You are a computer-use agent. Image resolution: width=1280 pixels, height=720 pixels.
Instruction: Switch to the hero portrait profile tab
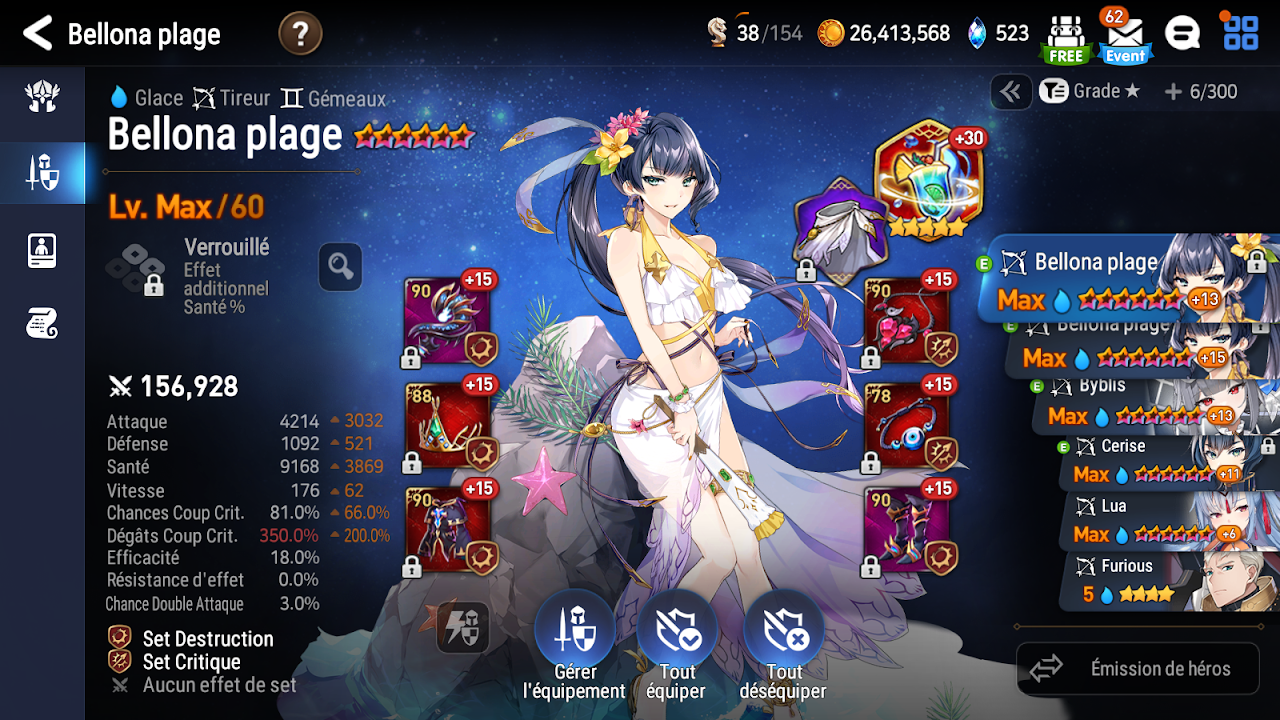coord(42,250)
